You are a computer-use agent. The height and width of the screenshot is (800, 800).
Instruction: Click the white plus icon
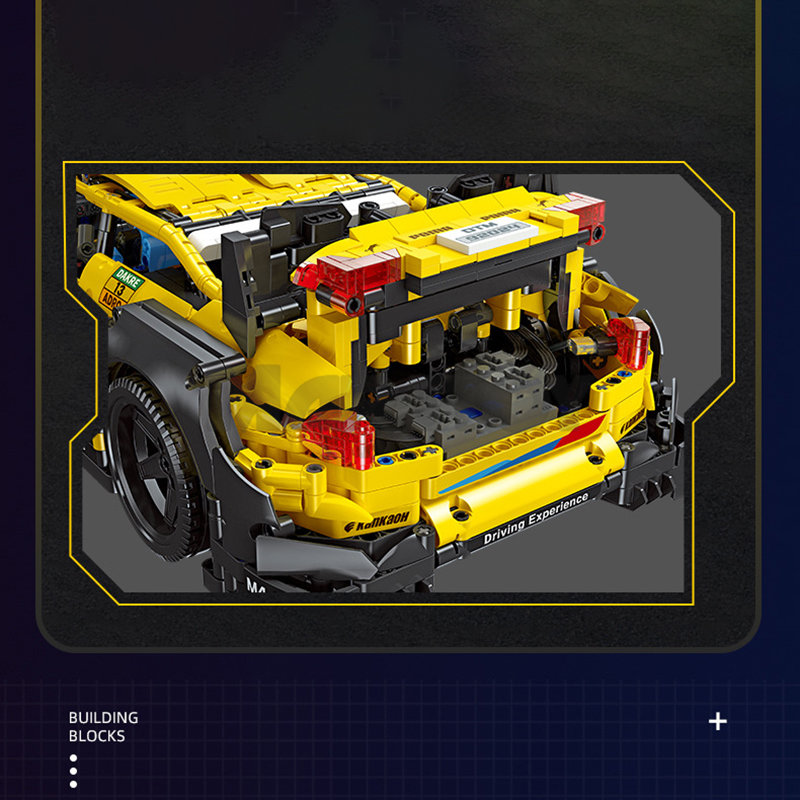tap(717, 721)
